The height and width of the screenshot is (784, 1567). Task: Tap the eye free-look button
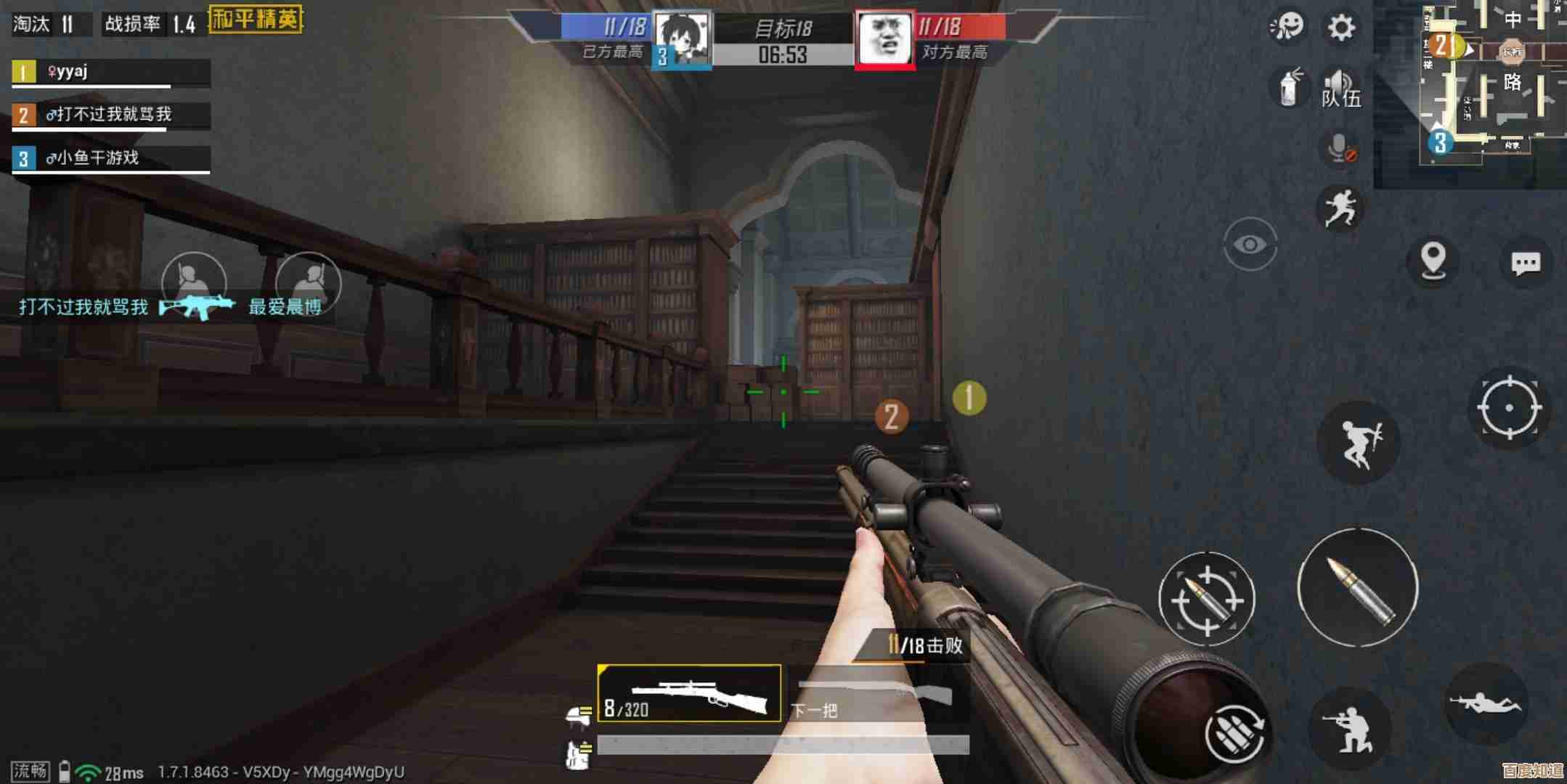point(1250,245)
